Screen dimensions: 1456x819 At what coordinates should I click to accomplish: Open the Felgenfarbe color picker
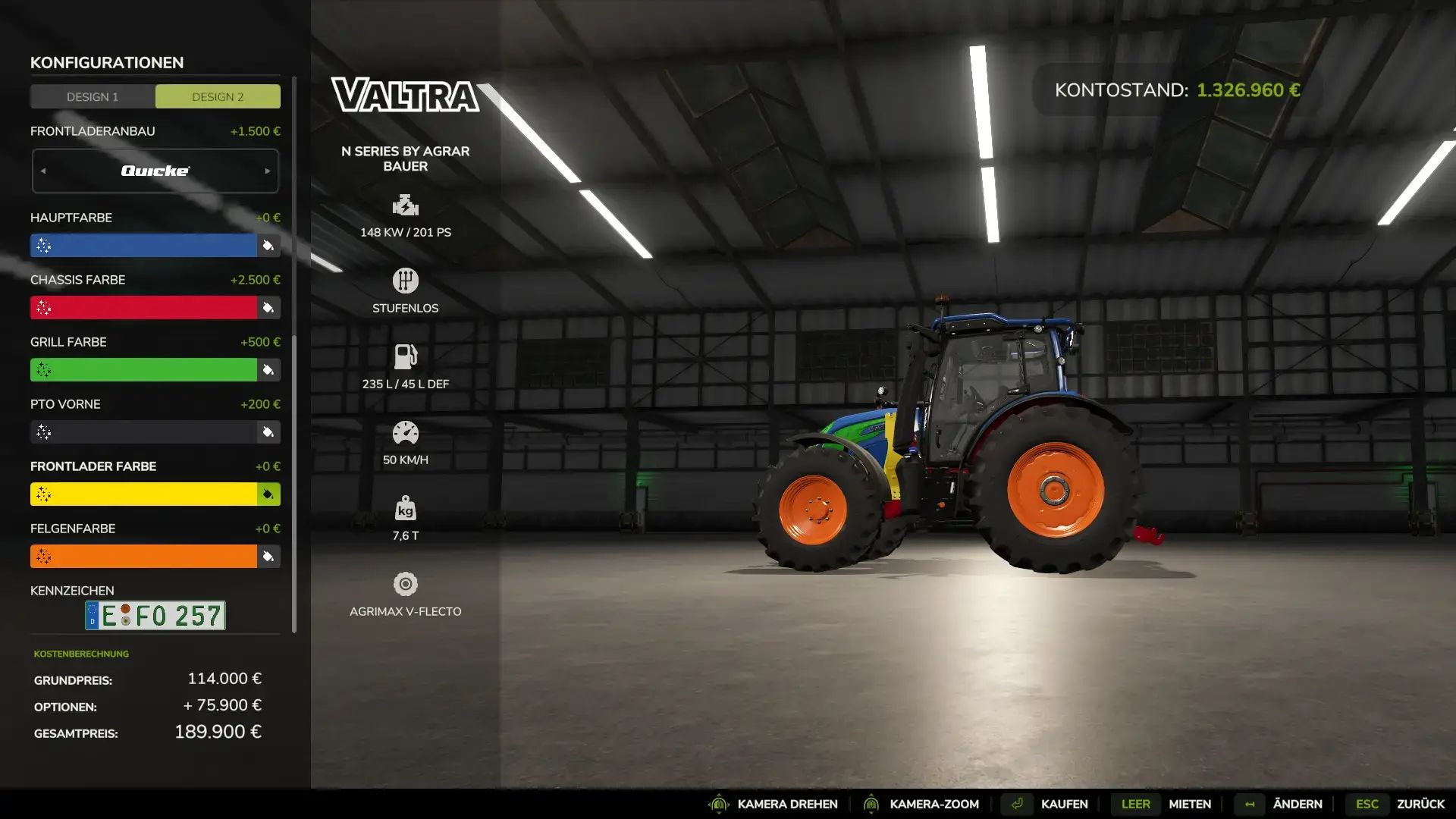click(268, 556)
